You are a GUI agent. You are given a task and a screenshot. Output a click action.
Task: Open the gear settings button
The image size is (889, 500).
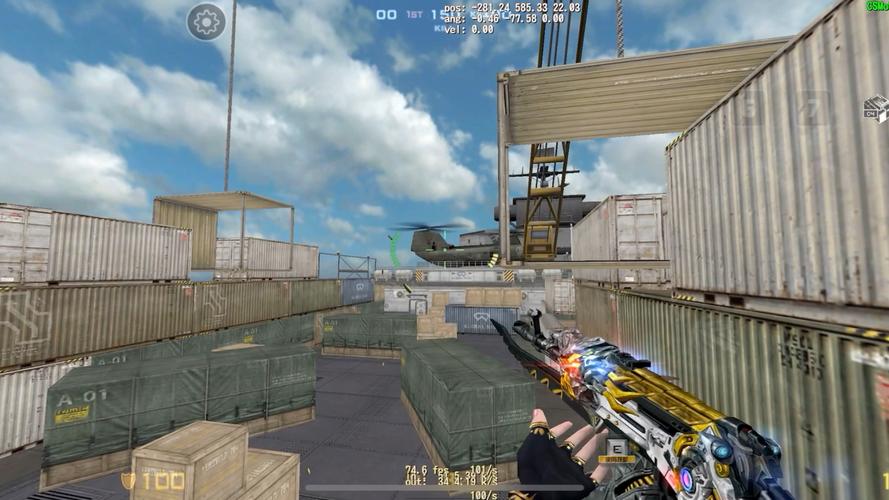206,21
